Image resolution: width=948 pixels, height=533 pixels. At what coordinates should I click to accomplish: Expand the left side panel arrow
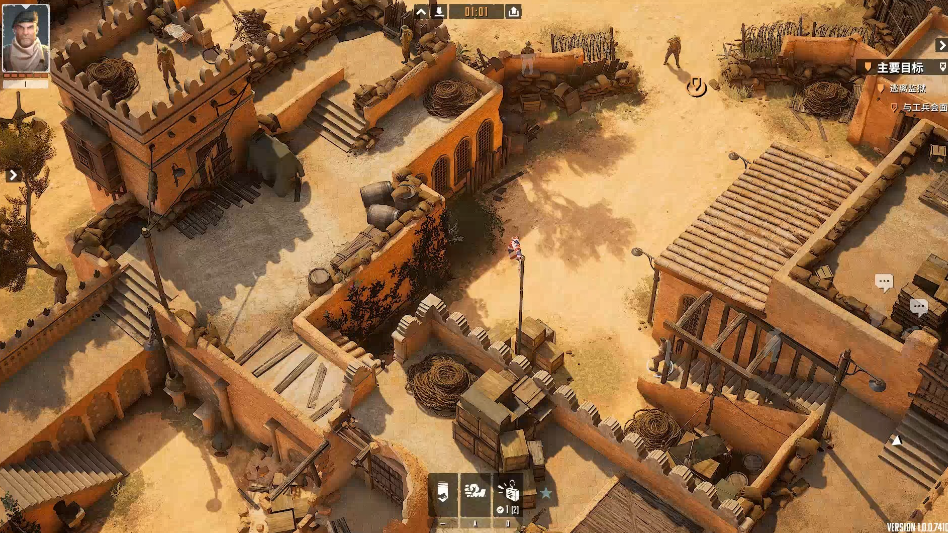pyautogui.click(x=13, y=175)
